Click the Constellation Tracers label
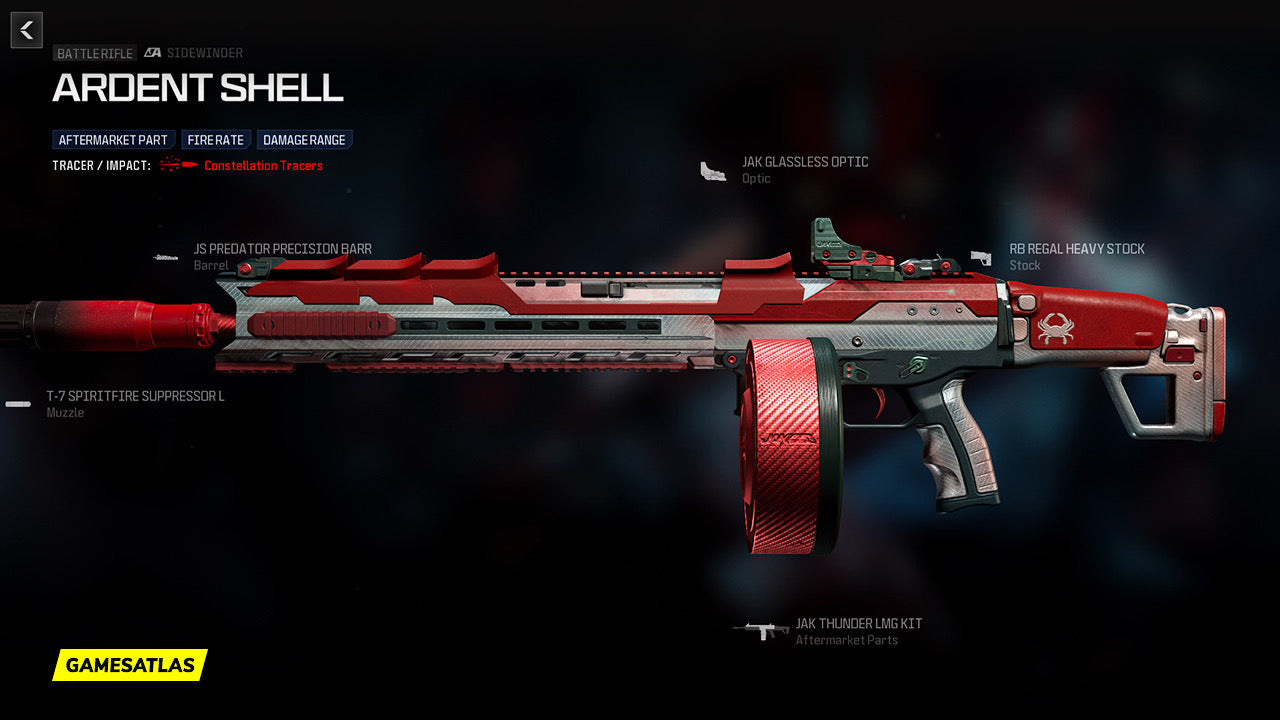 263,166
